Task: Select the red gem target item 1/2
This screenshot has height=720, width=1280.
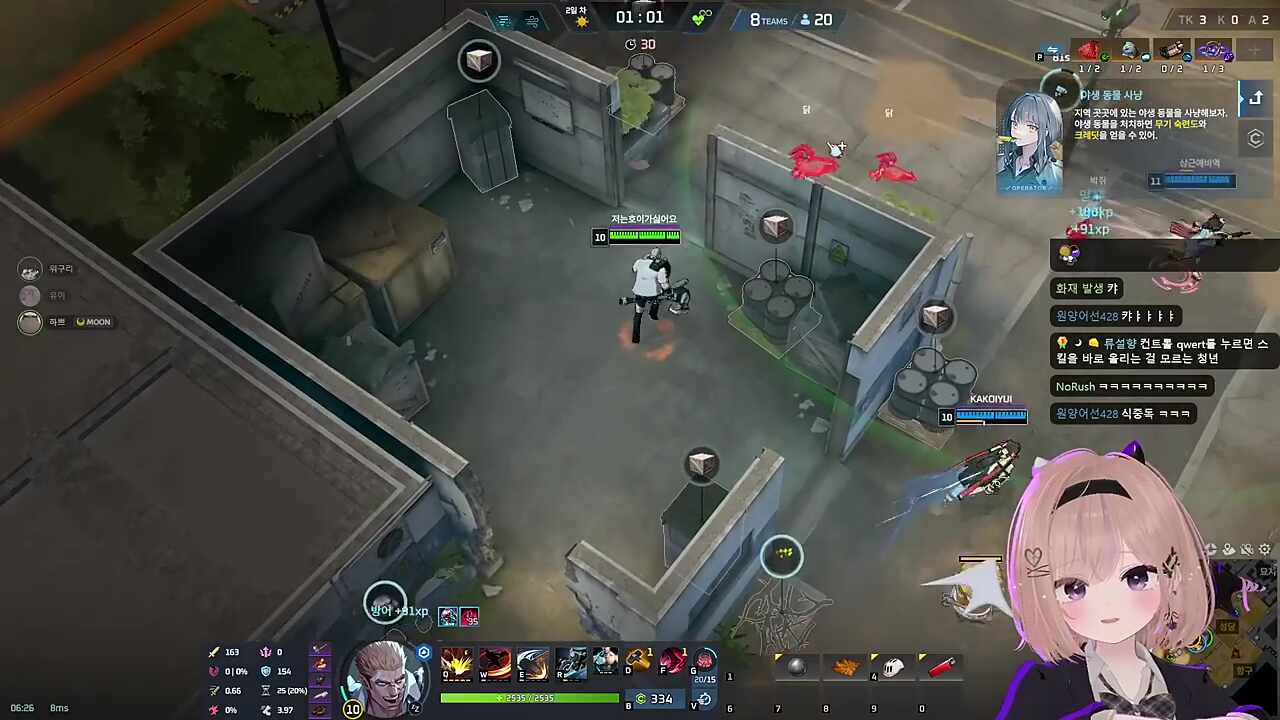Action: 1088,52
